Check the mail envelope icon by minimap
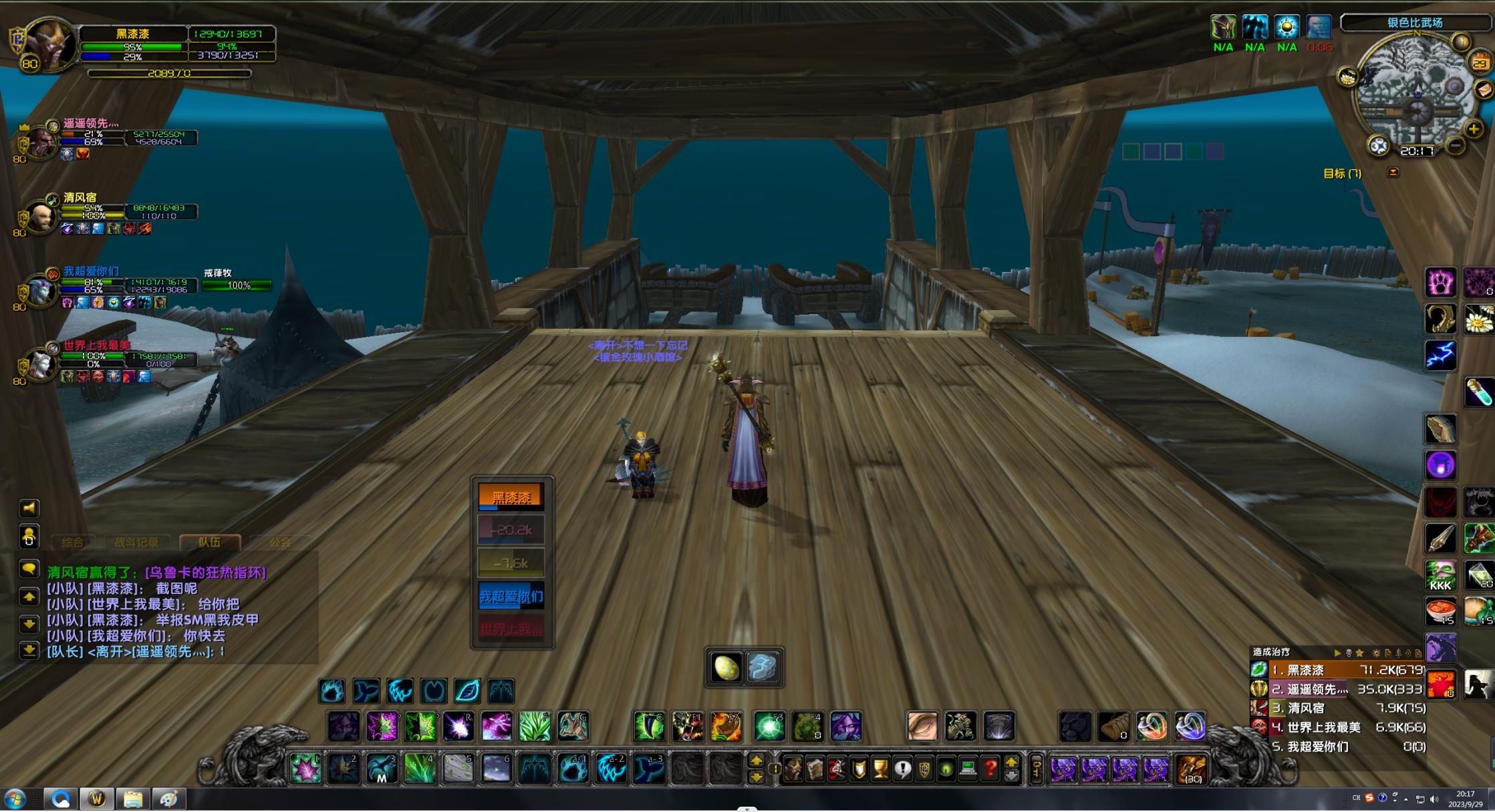Viewport: 1495px width, 812px height. tap(1484, 90)
